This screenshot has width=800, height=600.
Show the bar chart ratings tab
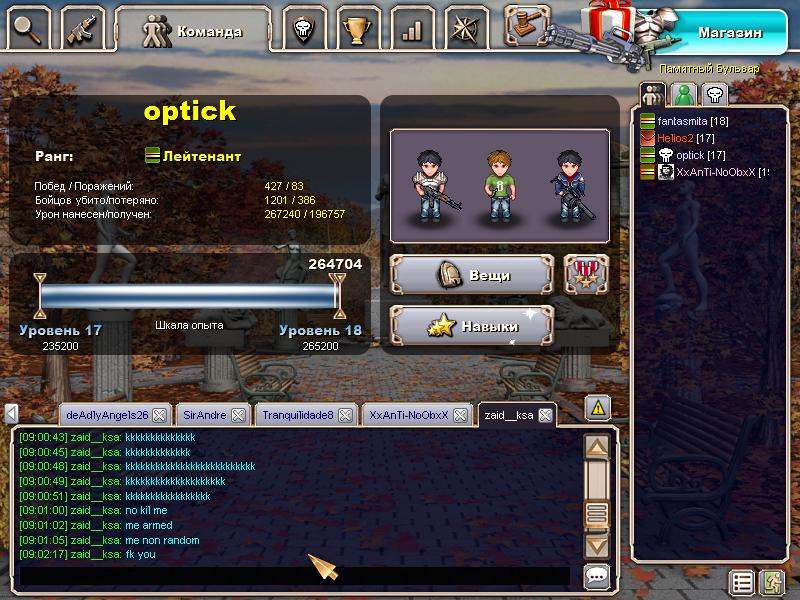coord(411,29)
